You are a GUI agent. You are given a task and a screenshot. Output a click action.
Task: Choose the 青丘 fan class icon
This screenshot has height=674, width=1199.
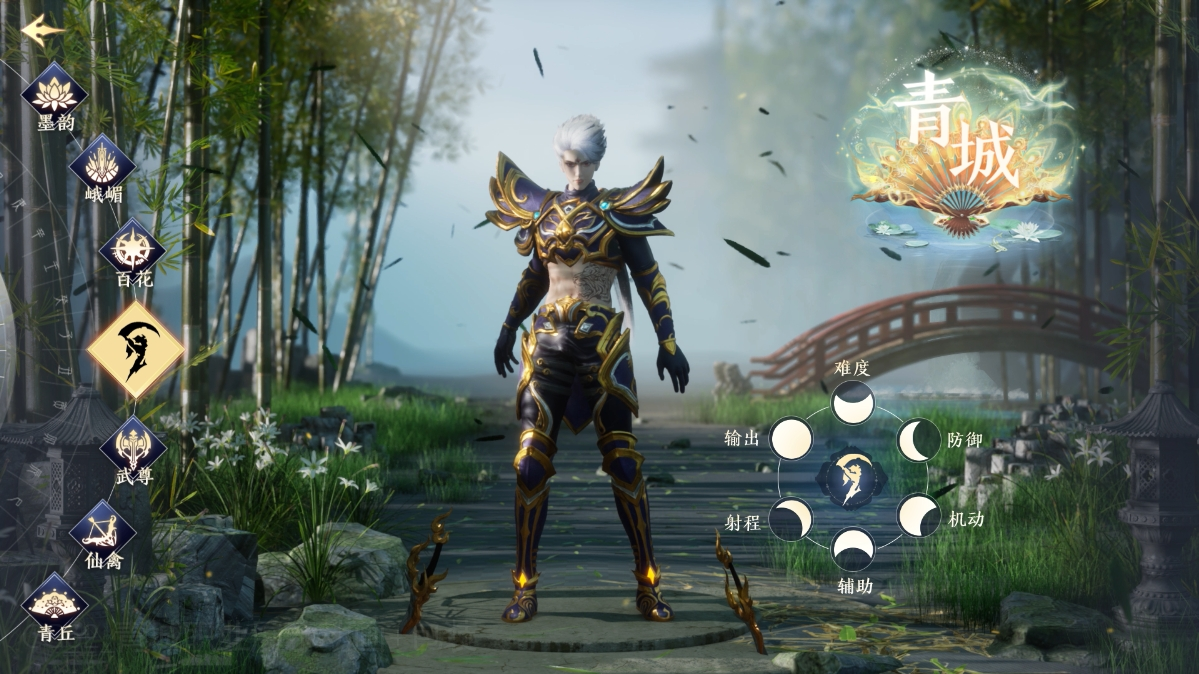[x=55, y=603]
